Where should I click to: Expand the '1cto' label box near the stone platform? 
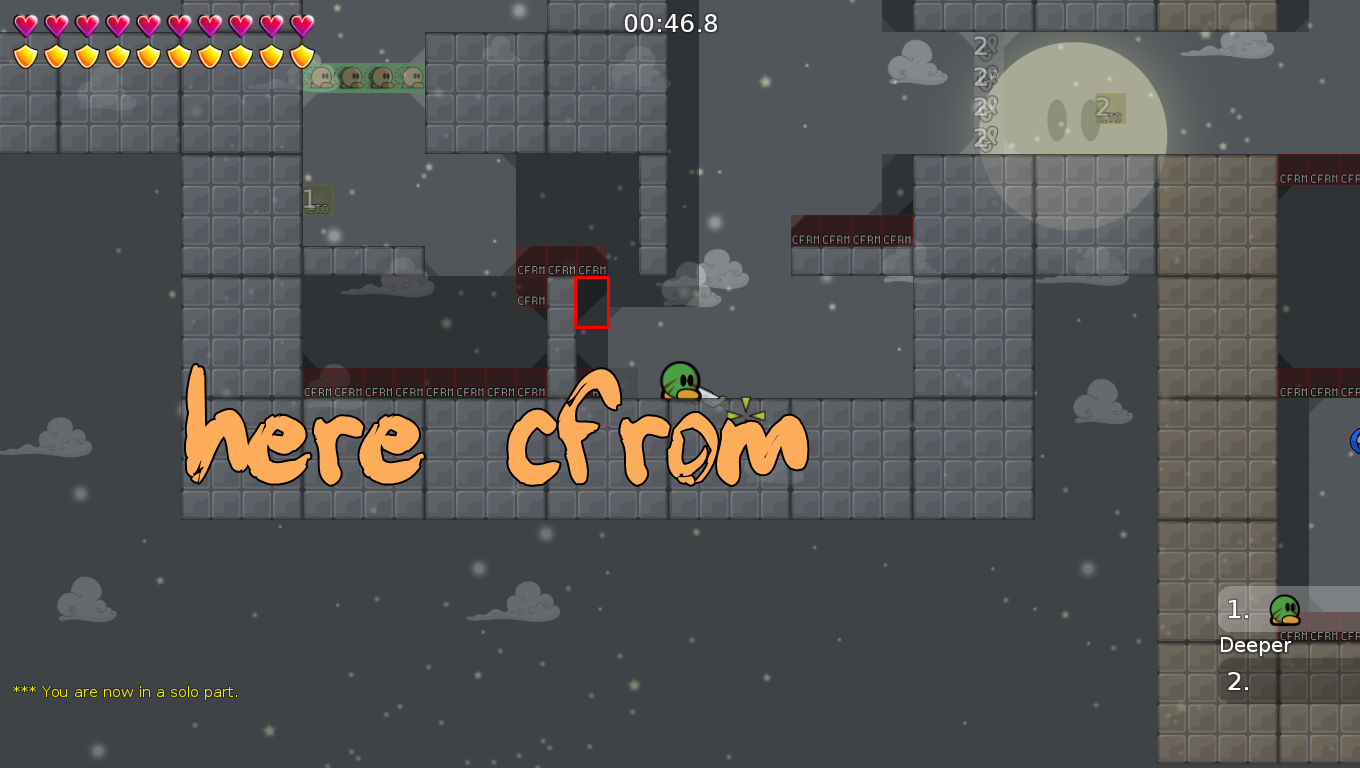click(x=316, y=200)
